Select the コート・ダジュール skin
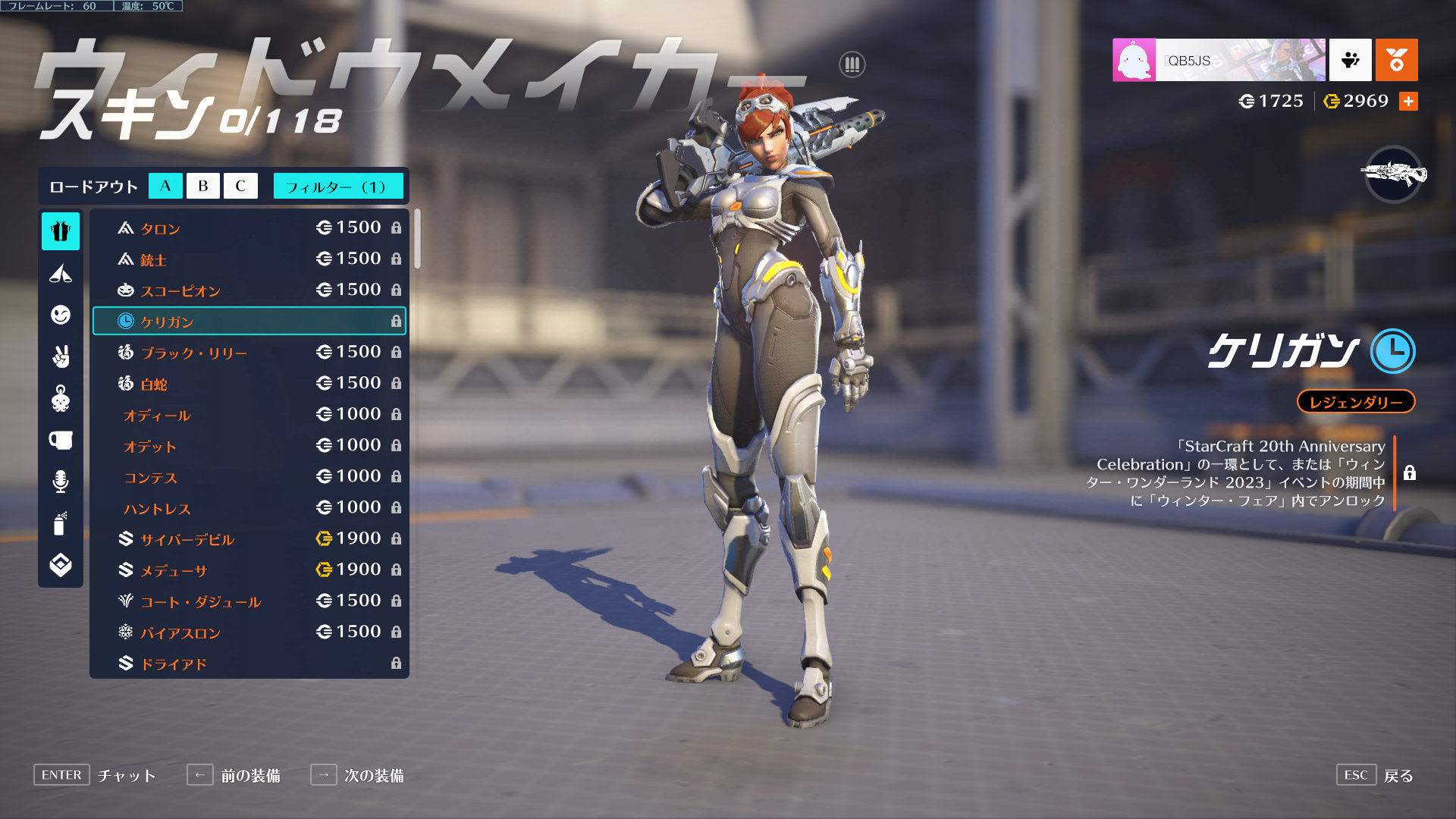 coord(249,601)
